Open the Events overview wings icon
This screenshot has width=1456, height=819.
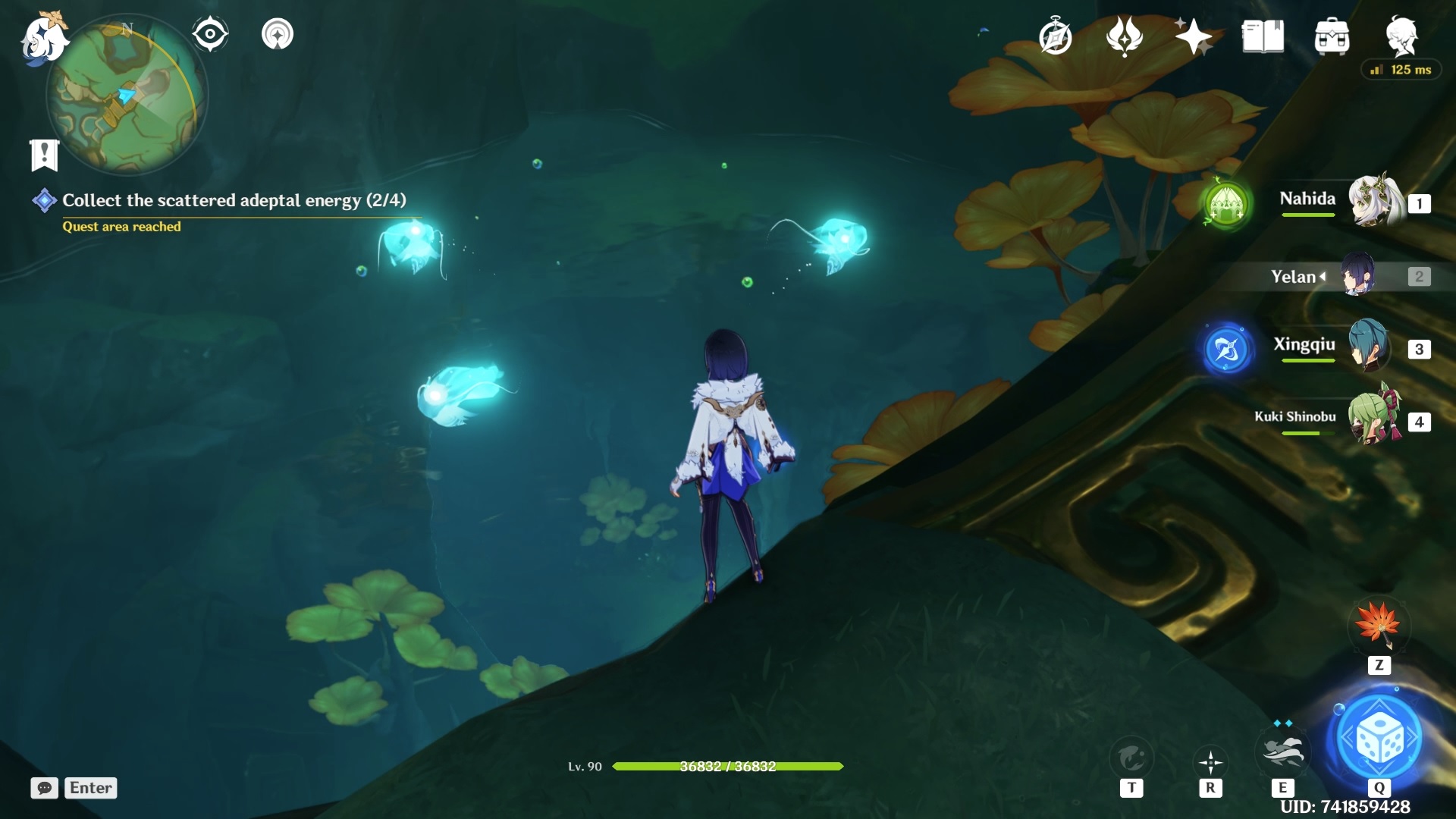(x=1125, y=34)
